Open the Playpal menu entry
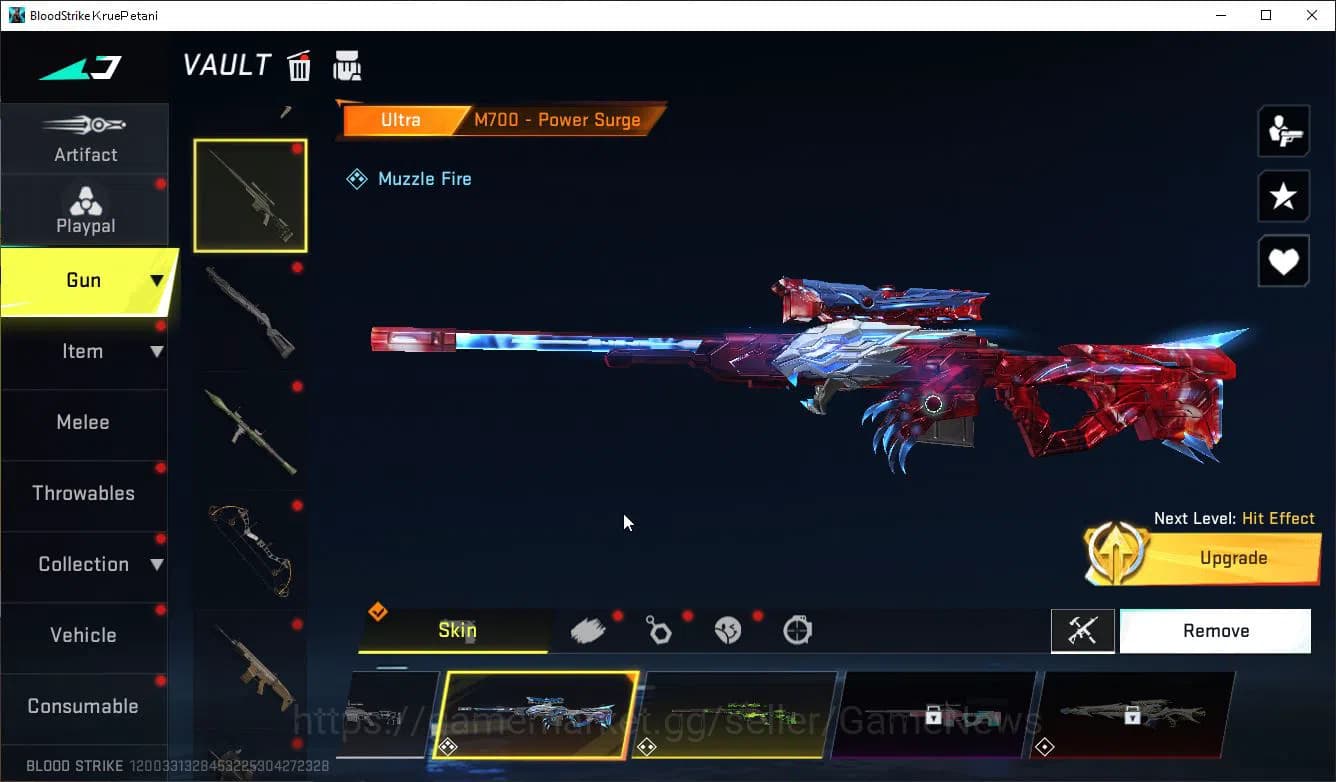This screenshot has height=782, width=1336. coord(85,210)
